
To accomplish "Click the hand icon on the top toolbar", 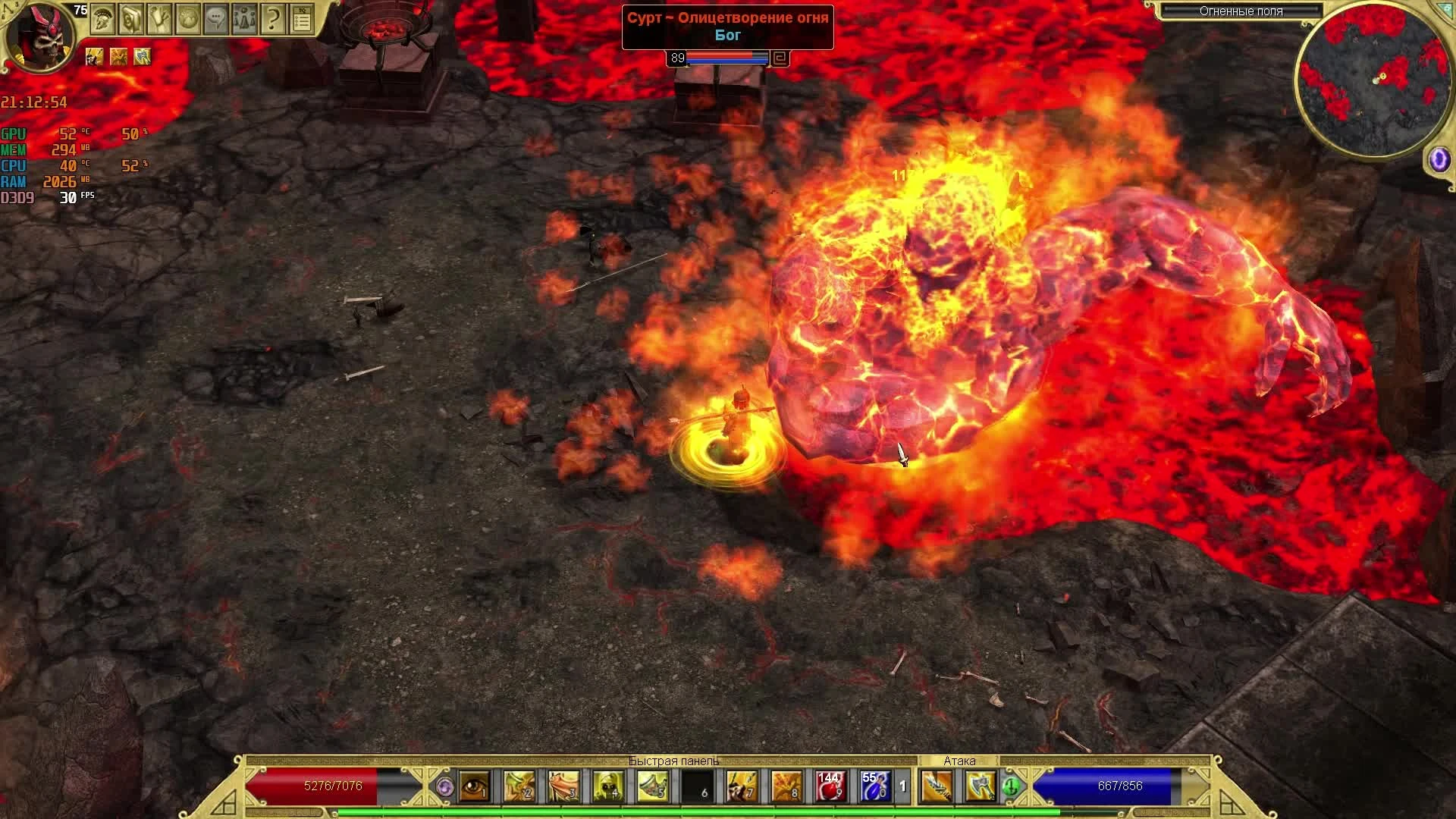I will point(158,20).
